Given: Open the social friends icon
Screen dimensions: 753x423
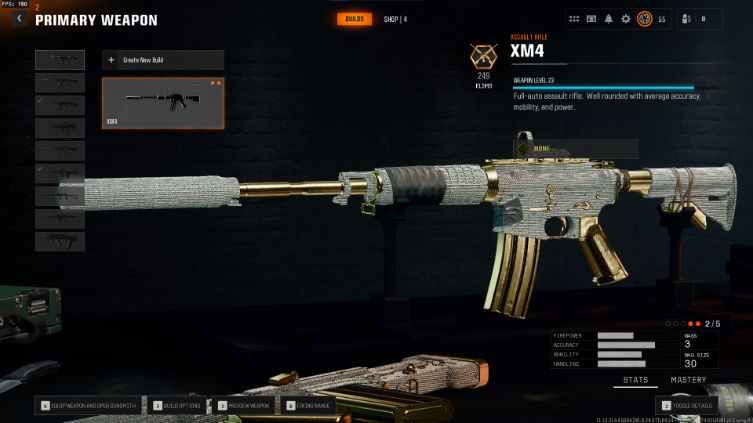Looking at the screenshot, I should [686, 18].
